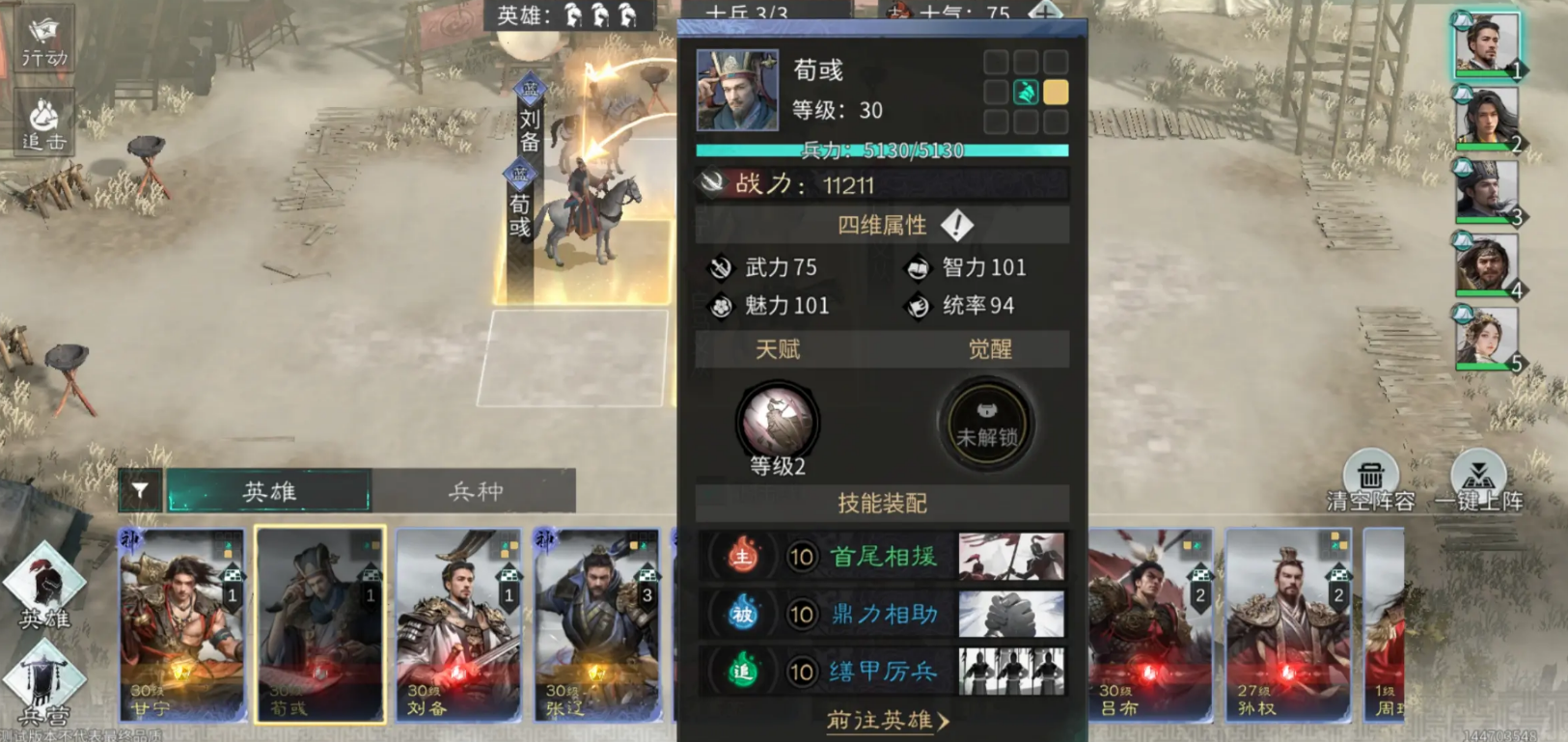Image resolution: width=1568 pixels, height=742 pixels.
Task: Inspect the locked 未解锁 awakening icon
Action: [x=985, y=422]
